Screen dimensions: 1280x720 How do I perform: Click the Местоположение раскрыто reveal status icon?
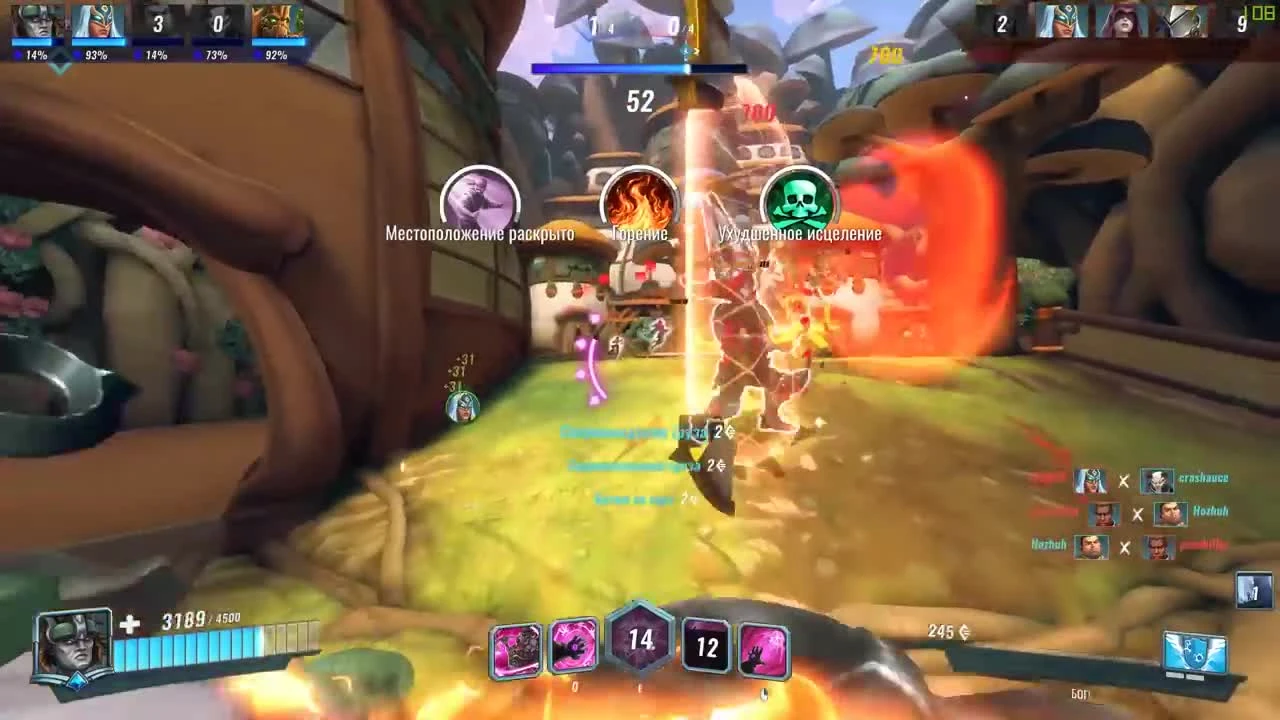point(480,200)
